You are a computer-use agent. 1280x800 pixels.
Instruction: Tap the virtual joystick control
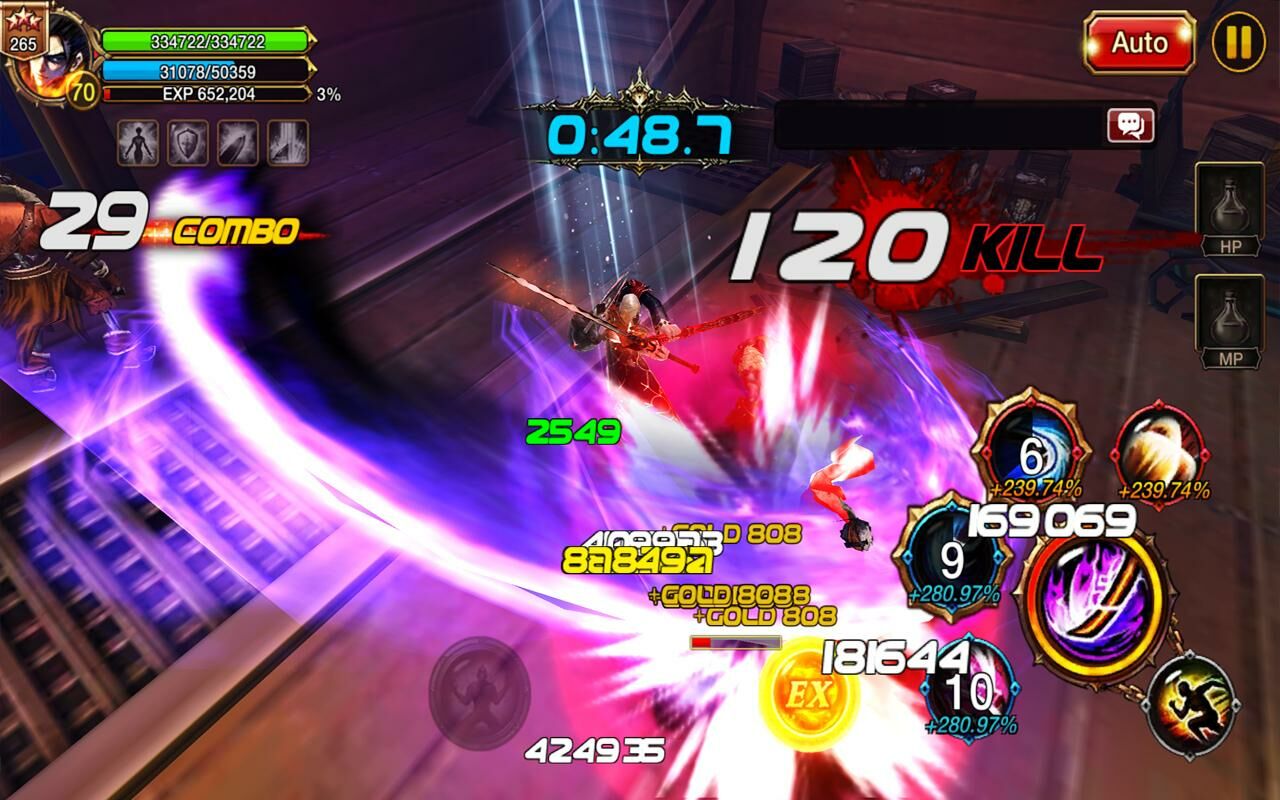pos(480,690)
